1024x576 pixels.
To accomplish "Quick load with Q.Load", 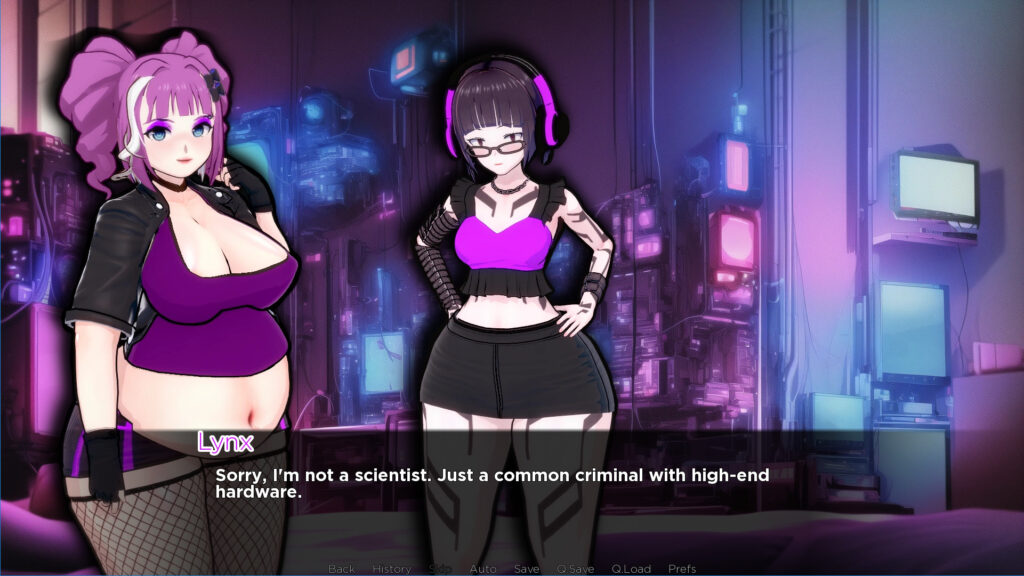I will click(631, 569).
